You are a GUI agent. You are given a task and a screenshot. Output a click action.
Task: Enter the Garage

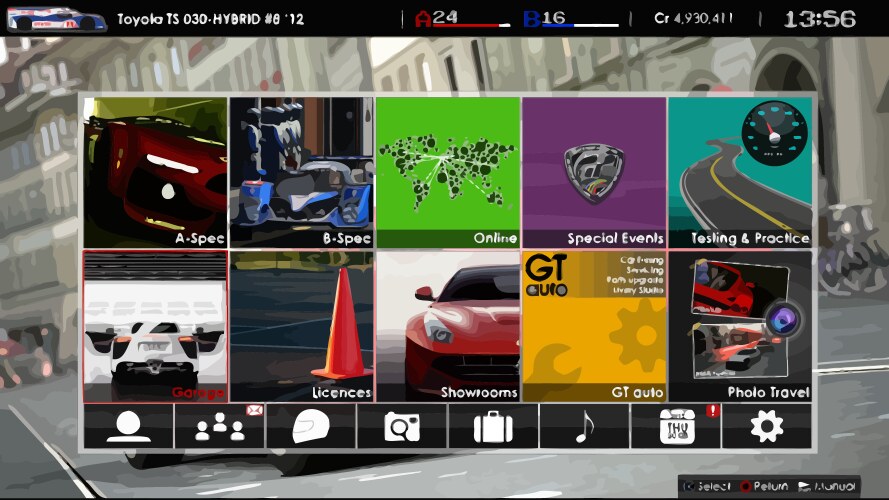155,326
